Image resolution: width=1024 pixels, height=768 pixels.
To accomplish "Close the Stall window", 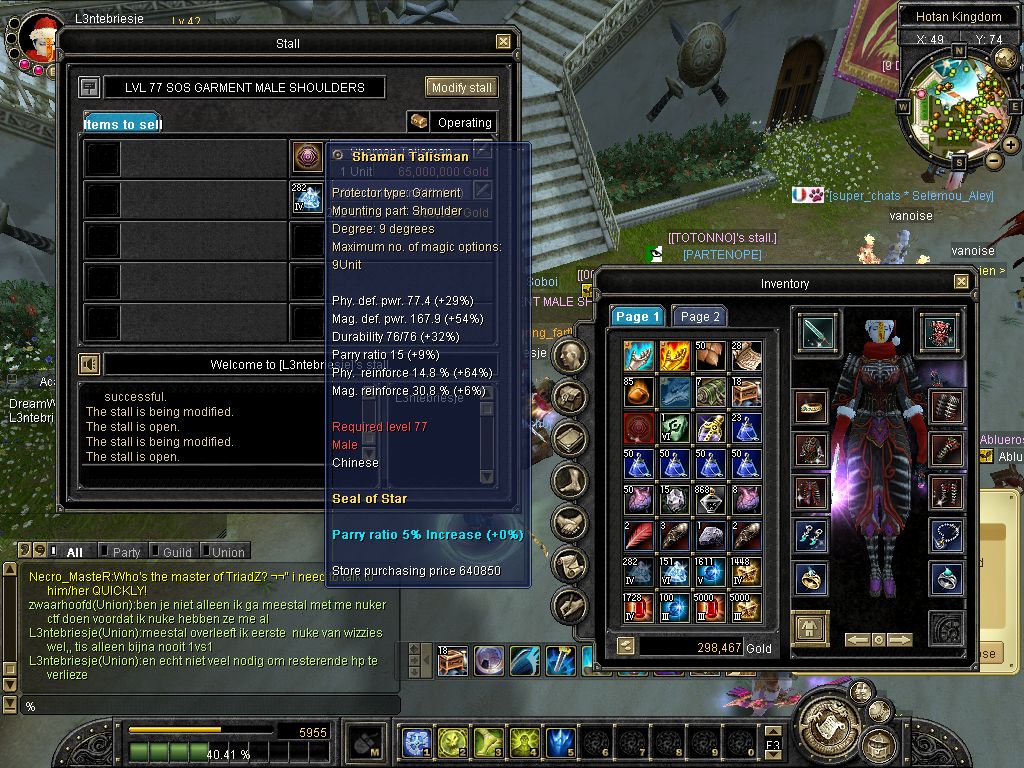I will coord(504,42).
